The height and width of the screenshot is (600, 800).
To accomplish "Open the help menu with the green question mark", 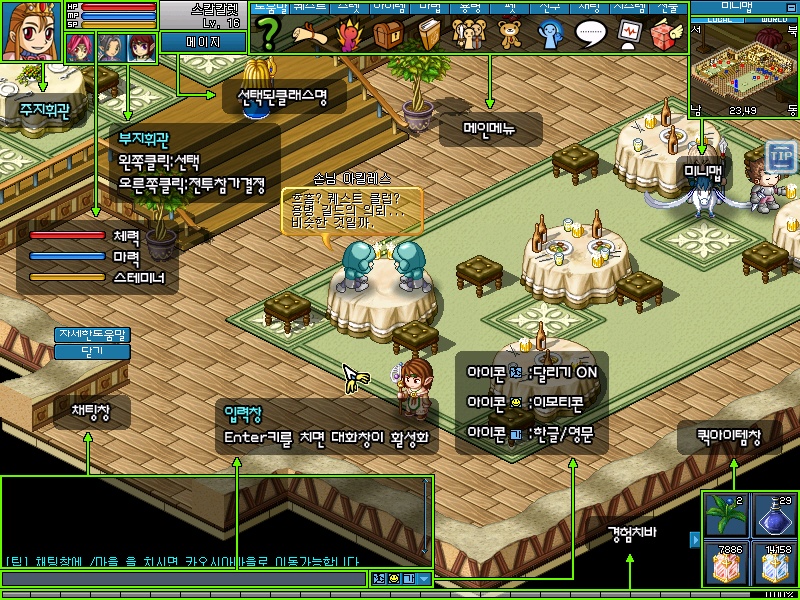I will click(268, 35).
